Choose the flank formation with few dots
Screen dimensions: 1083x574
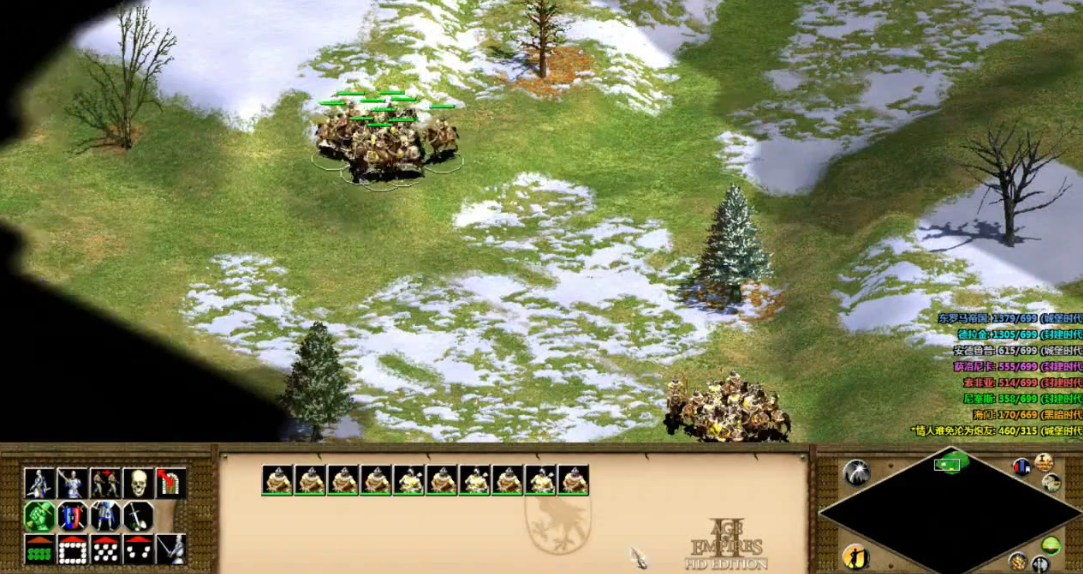(138, 549)
